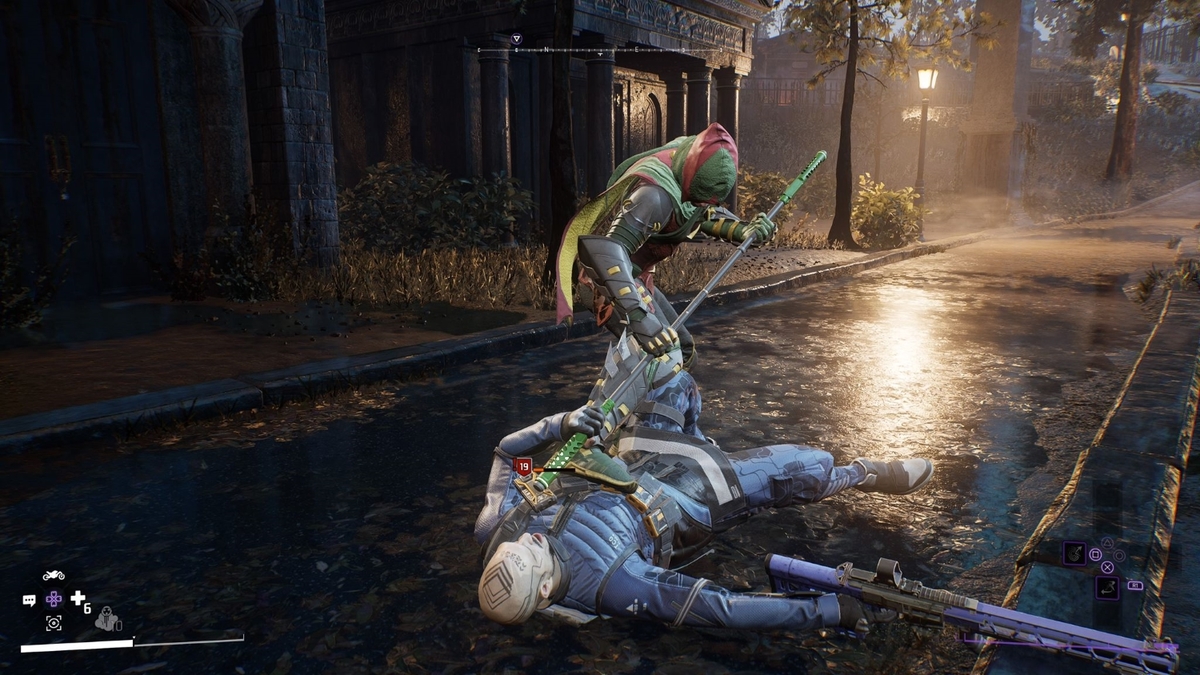Image resolution: width=1200 pixels, height=675 pixels.
Task: Activate the upper momentum ability with diagonal arrow
Action: pyautogui.click(x=1074, y=552)
